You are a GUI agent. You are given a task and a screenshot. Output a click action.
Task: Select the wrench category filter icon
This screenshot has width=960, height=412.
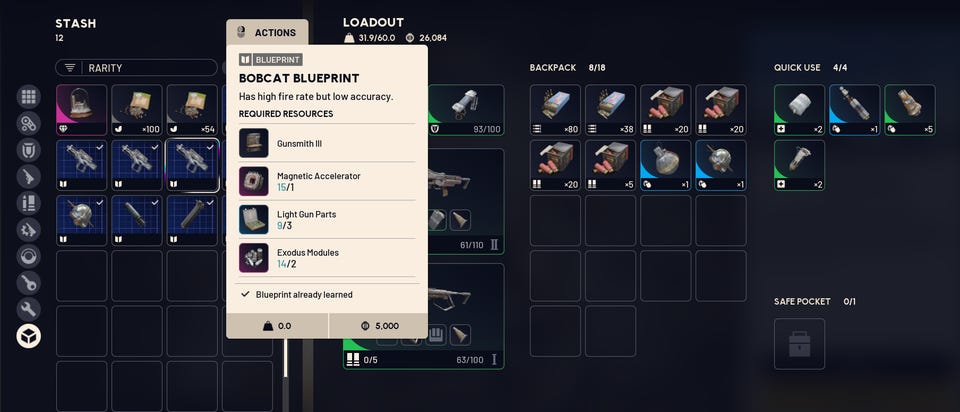click(29, 309)
